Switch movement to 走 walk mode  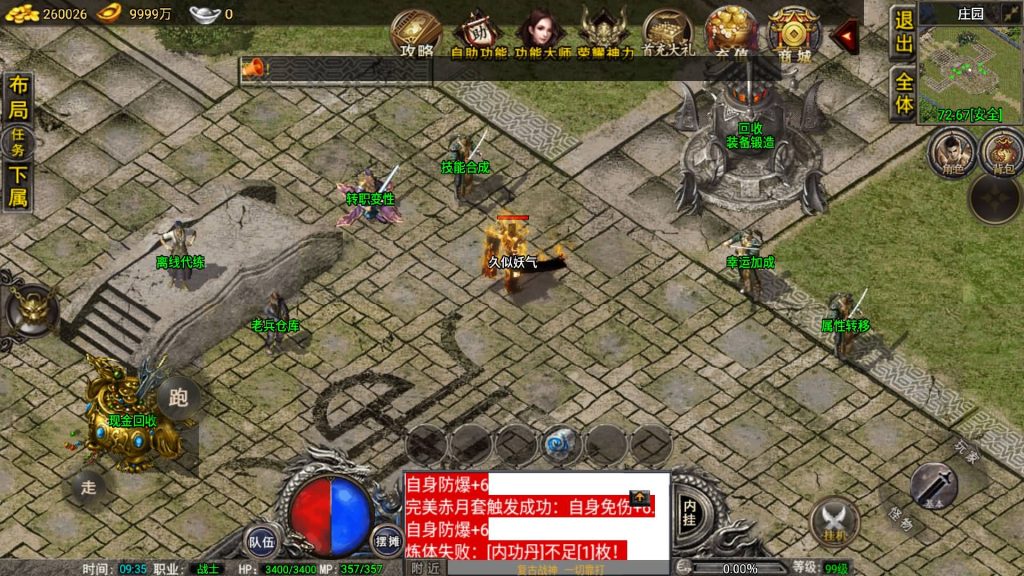(88, 488)
